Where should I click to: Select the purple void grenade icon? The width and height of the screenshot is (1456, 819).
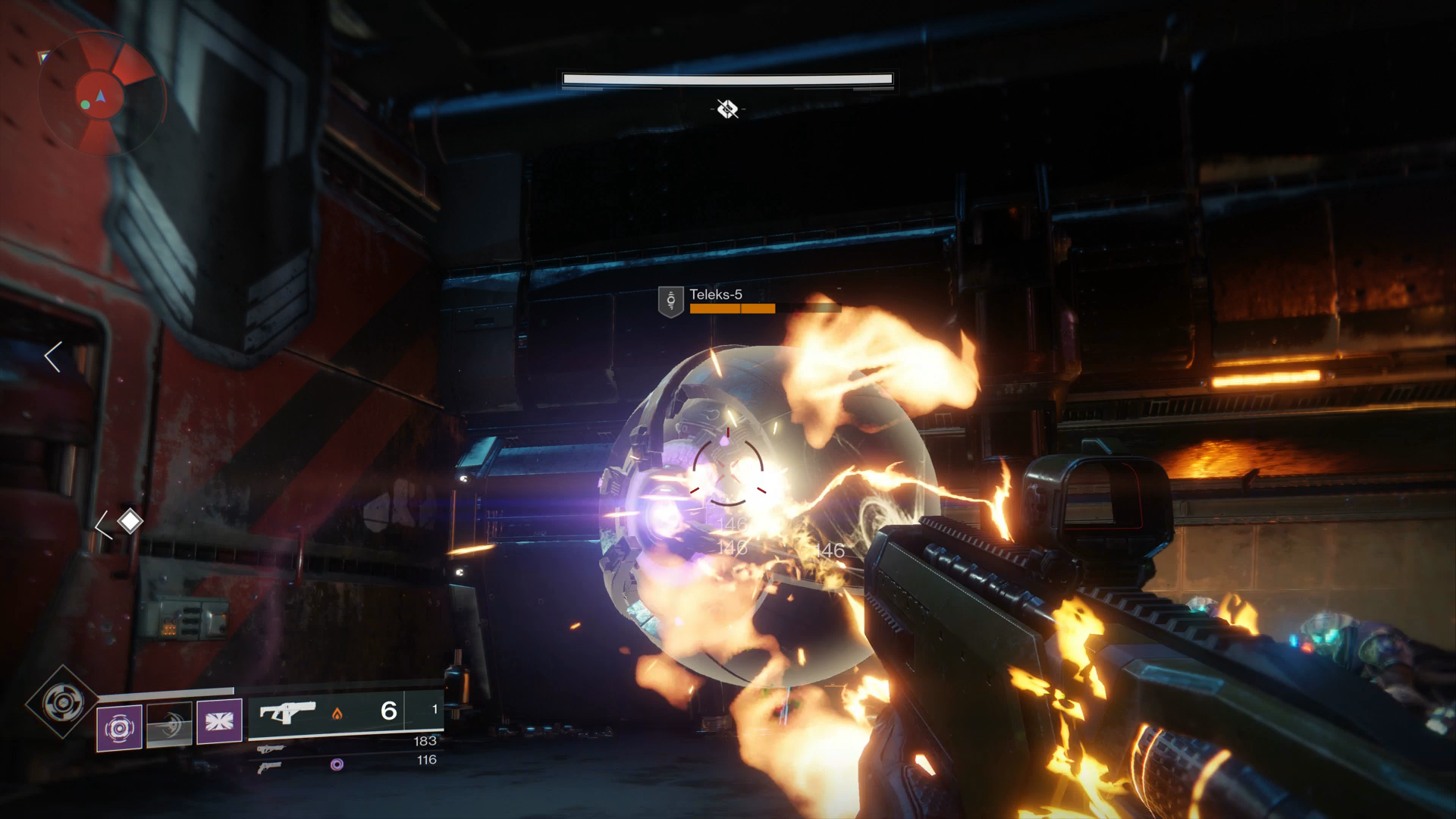tap(119, 727)
